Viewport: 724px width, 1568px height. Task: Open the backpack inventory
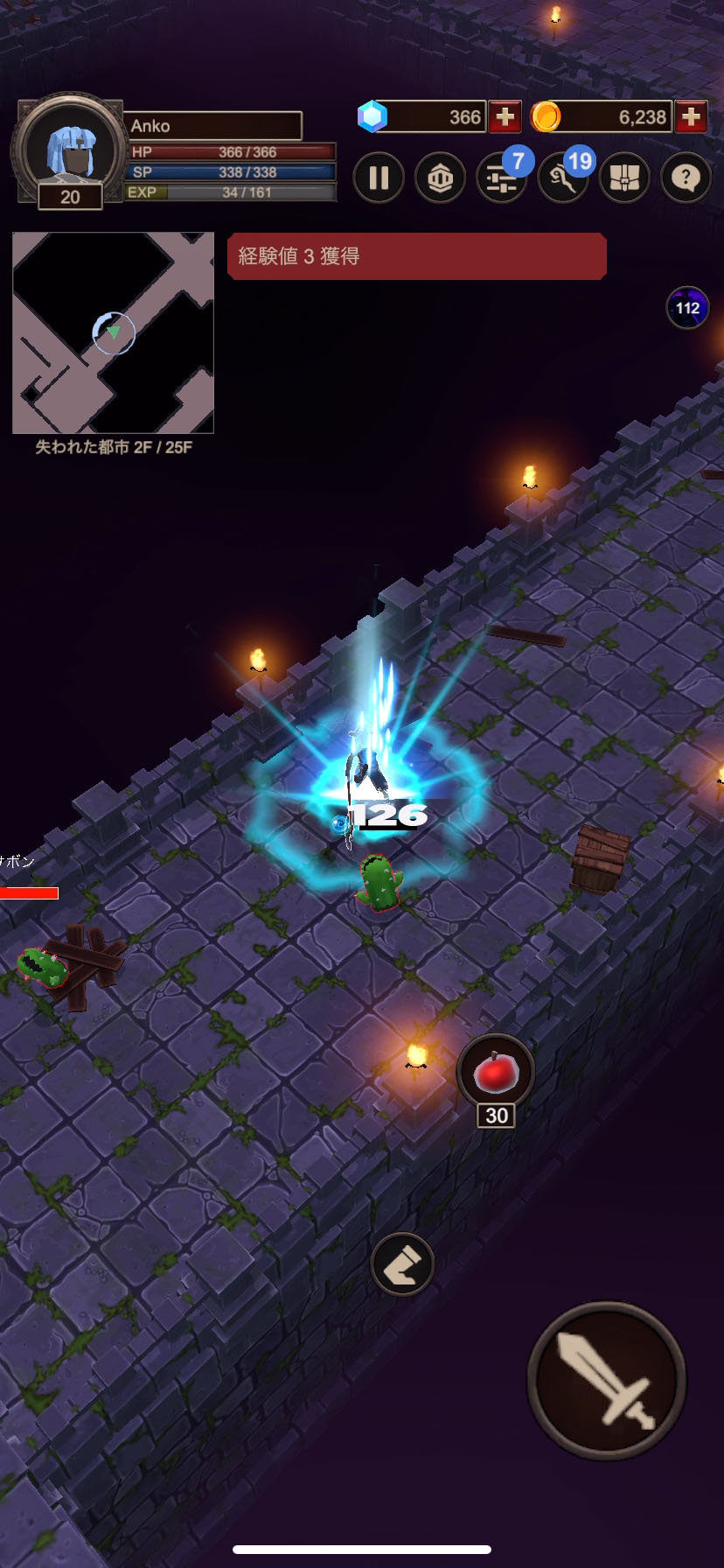pos(624,178)
